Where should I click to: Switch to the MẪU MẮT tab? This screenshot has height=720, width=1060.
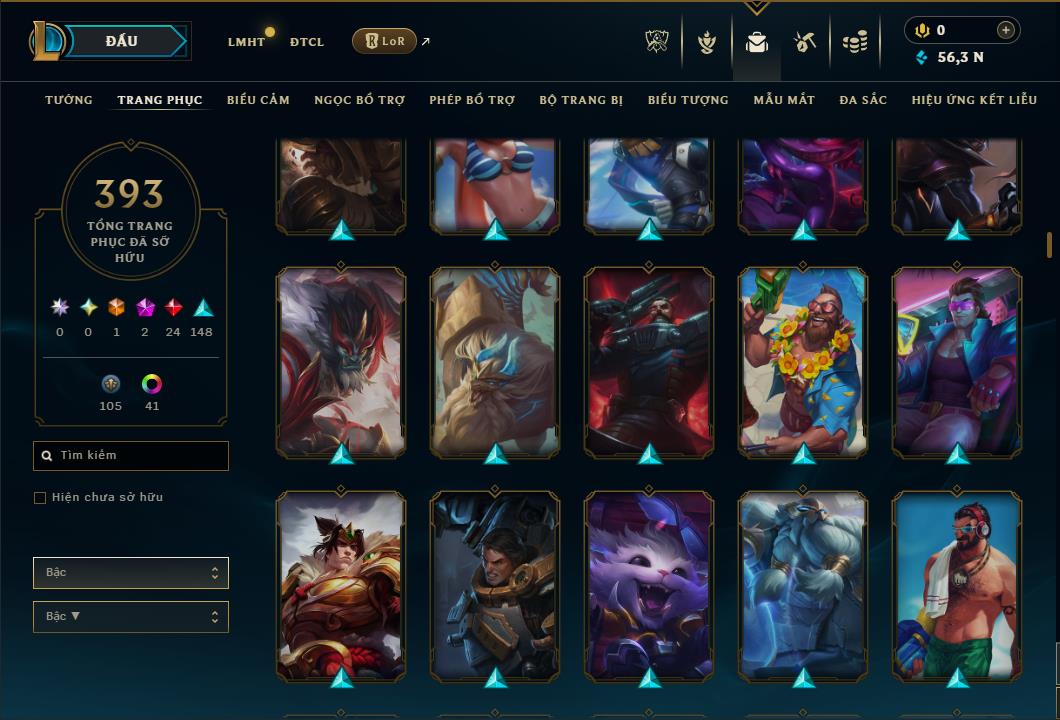(784, 100)
